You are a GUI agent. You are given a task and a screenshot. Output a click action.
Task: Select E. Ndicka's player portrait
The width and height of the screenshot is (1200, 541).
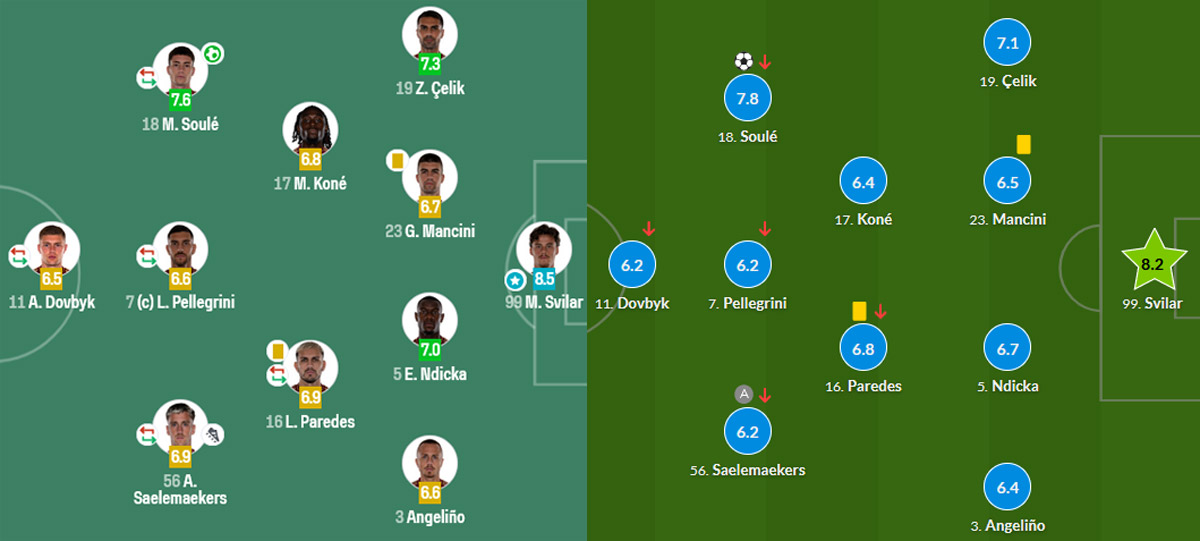[x=430, y=320]
